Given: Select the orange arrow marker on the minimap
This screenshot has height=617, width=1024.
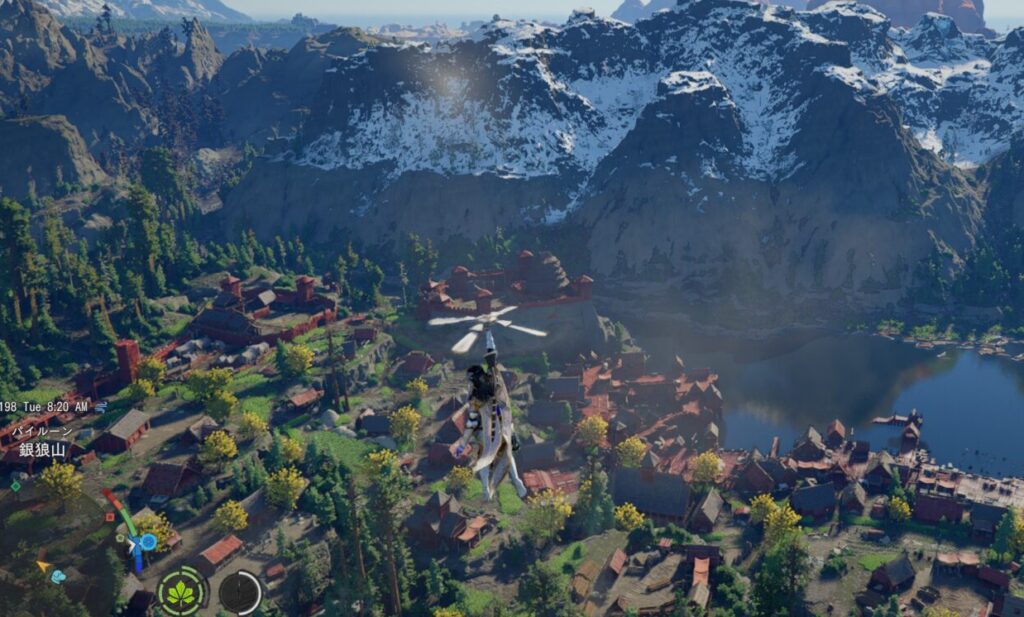Looking at the screenshot, I should [43, 566].
